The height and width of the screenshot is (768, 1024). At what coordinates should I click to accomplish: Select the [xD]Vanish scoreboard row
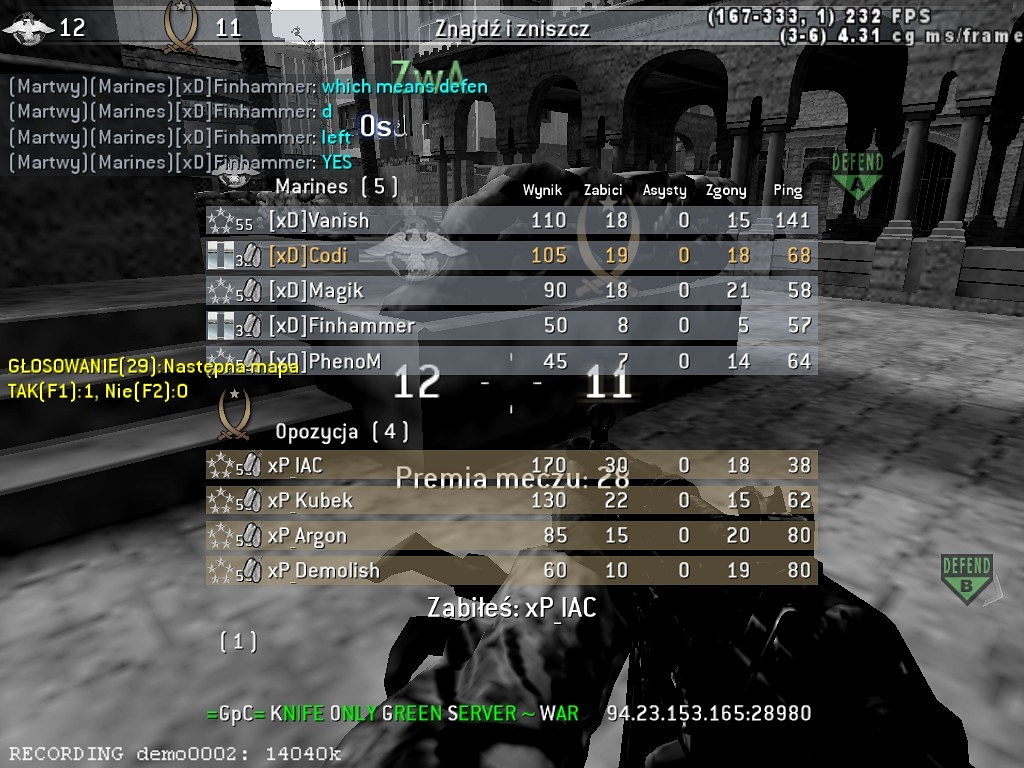click(511, 221)
